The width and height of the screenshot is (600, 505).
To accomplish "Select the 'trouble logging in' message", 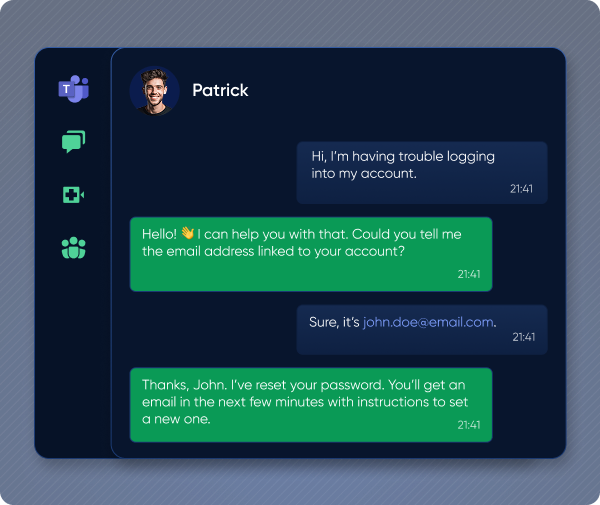I will (x=421, y=172).
